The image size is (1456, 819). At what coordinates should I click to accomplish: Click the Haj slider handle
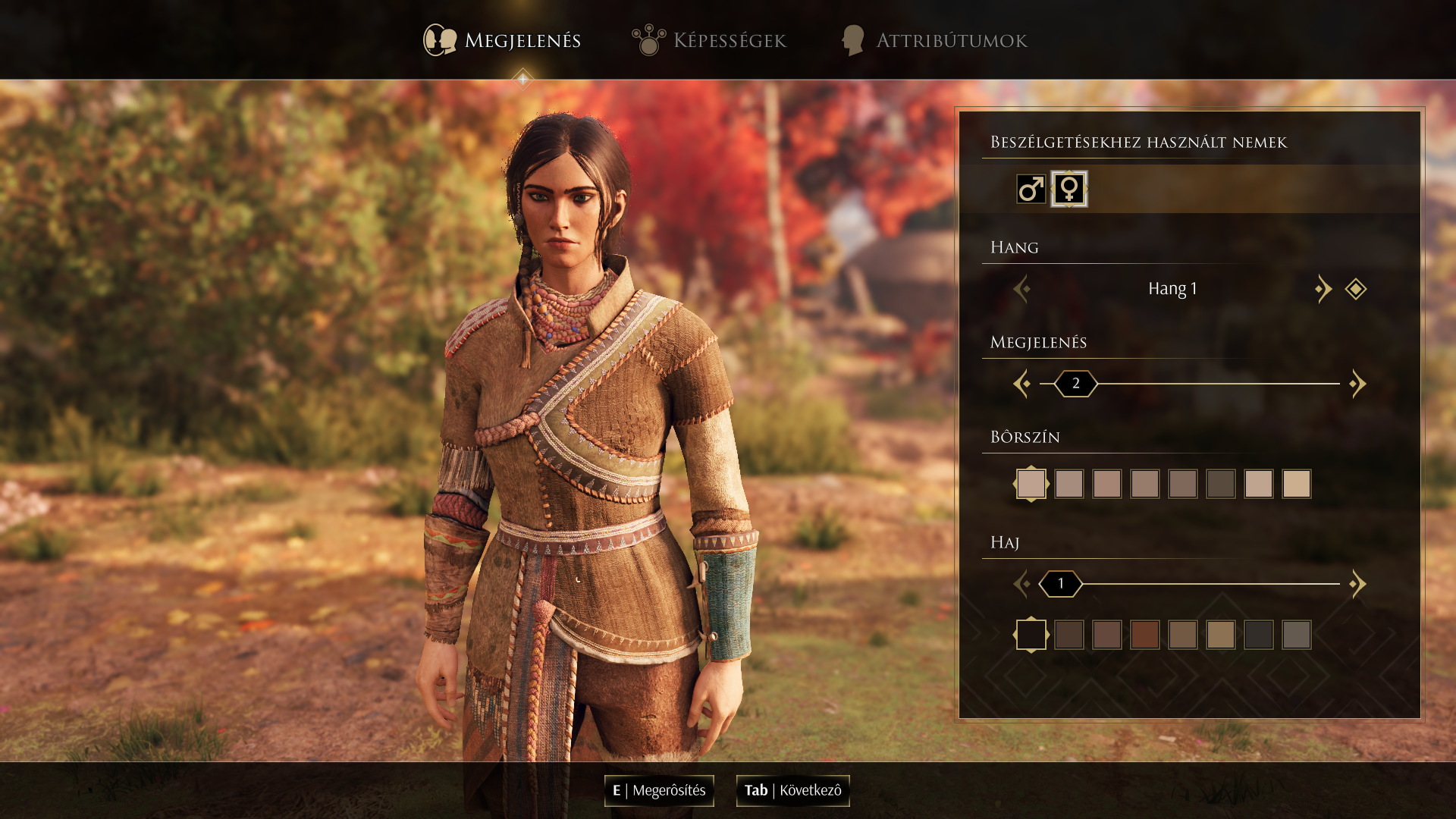1060,584
